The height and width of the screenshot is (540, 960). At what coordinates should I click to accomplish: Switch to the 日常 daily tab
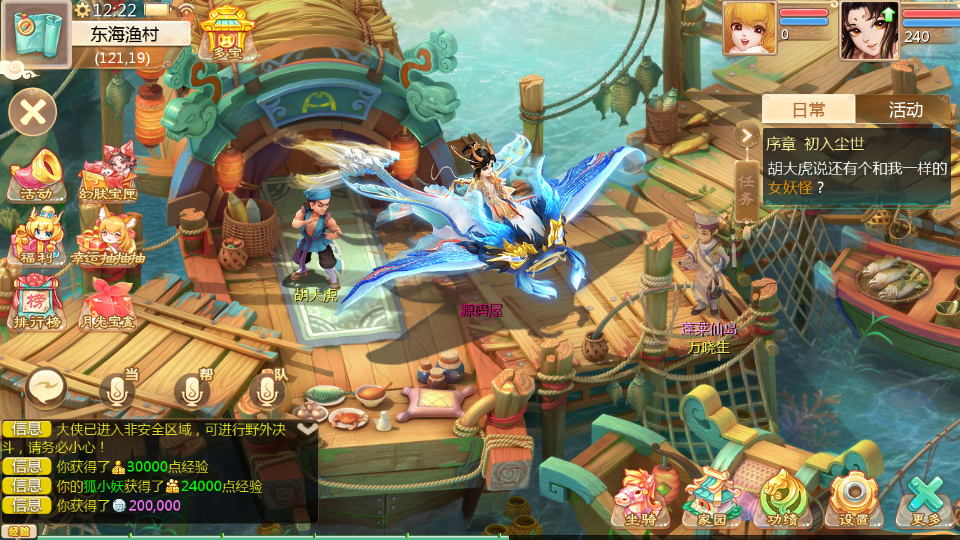808,110
